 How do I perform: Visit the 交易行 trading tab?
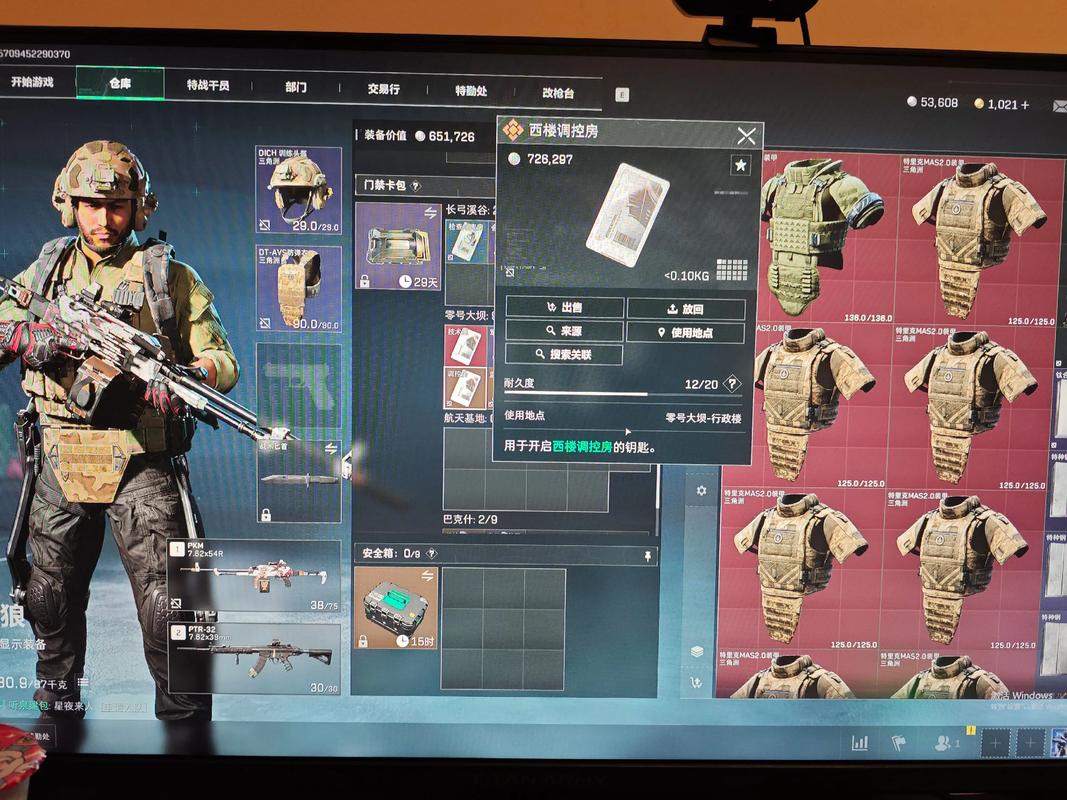[383, 89]
